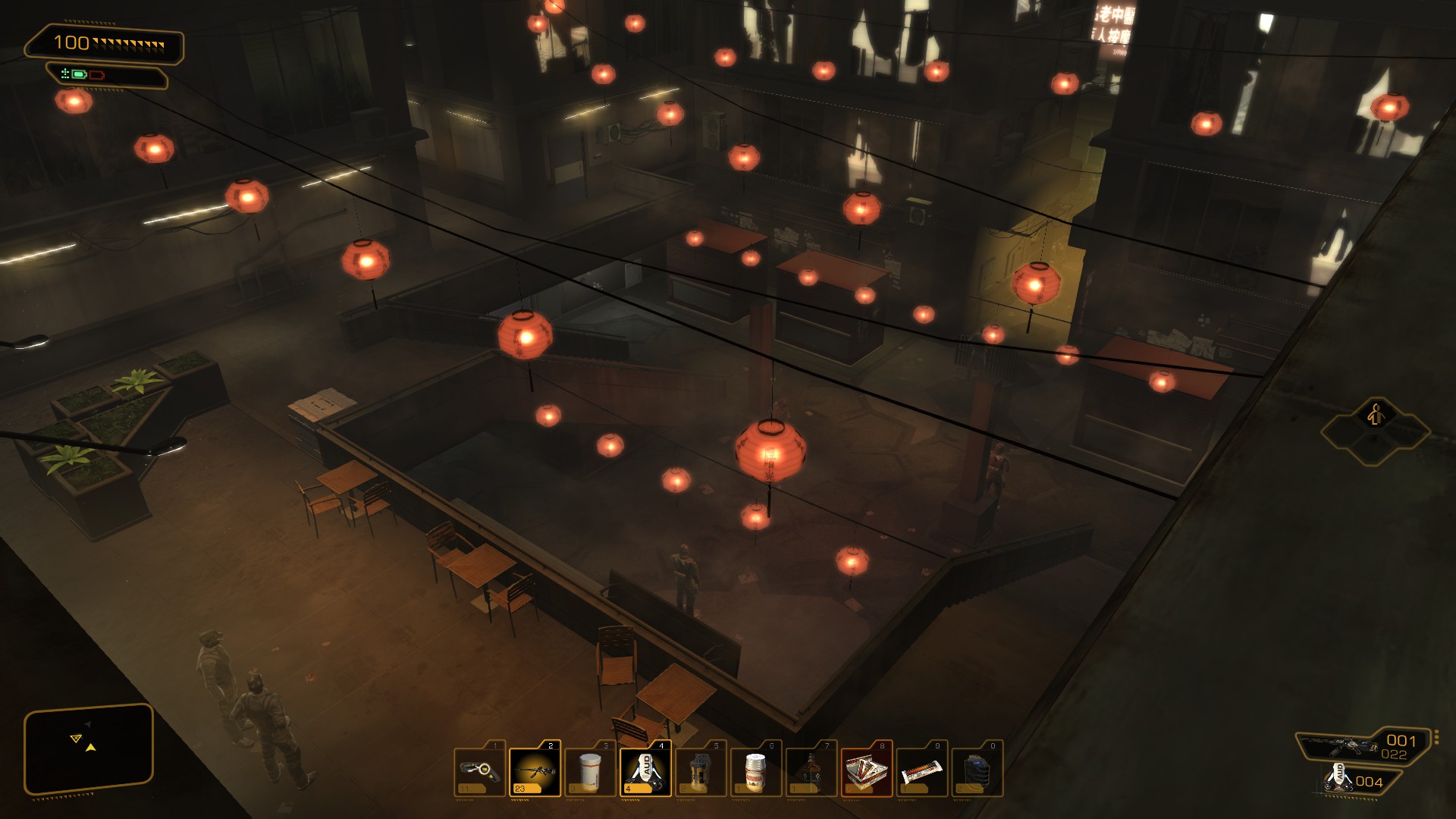Use the white painkiller bottle in slot 3
1456x819 pixels.
point(590,770)
